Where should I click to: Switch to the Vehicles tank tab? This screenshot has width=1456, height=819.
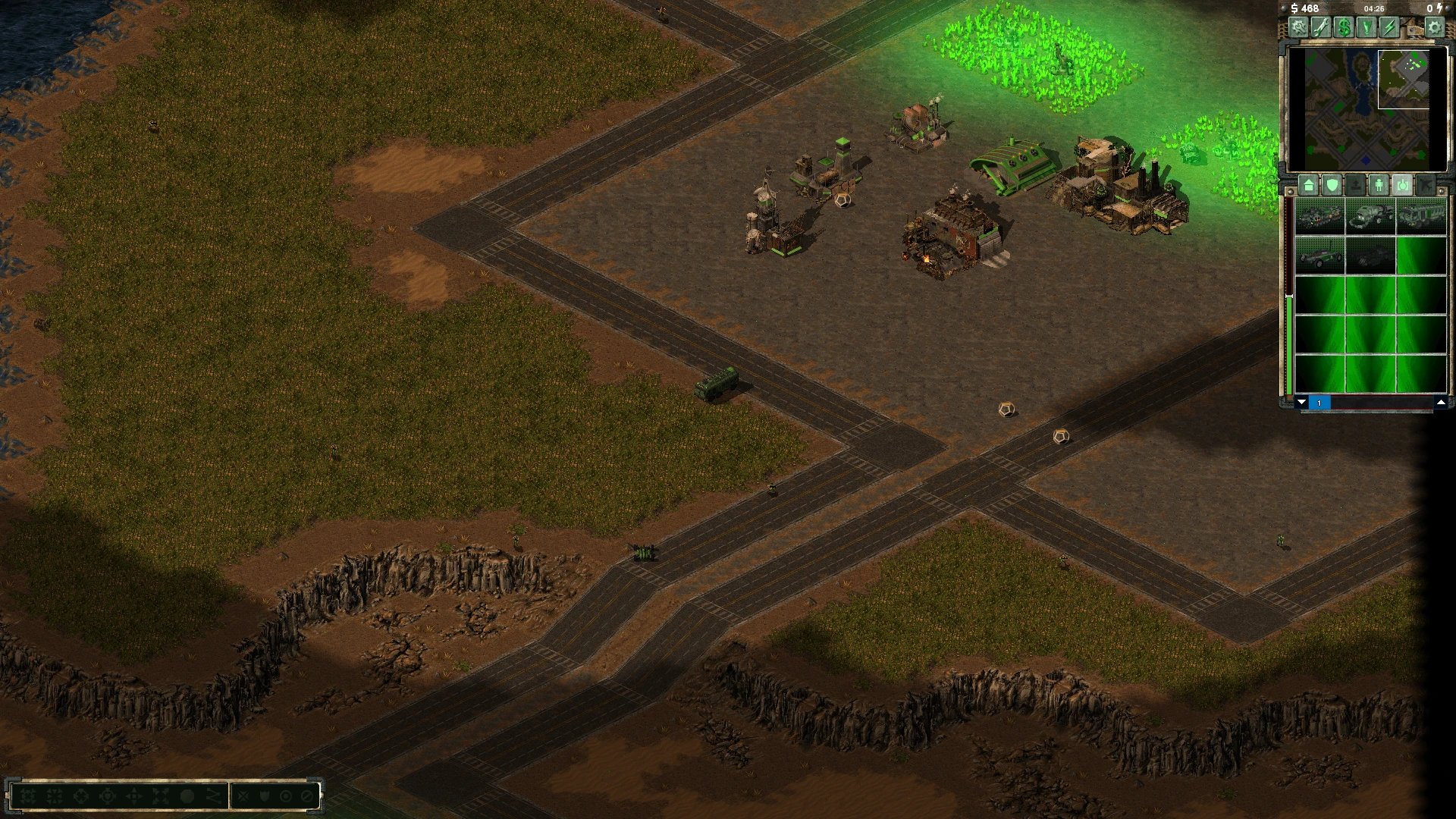[x=1402, y=184]
